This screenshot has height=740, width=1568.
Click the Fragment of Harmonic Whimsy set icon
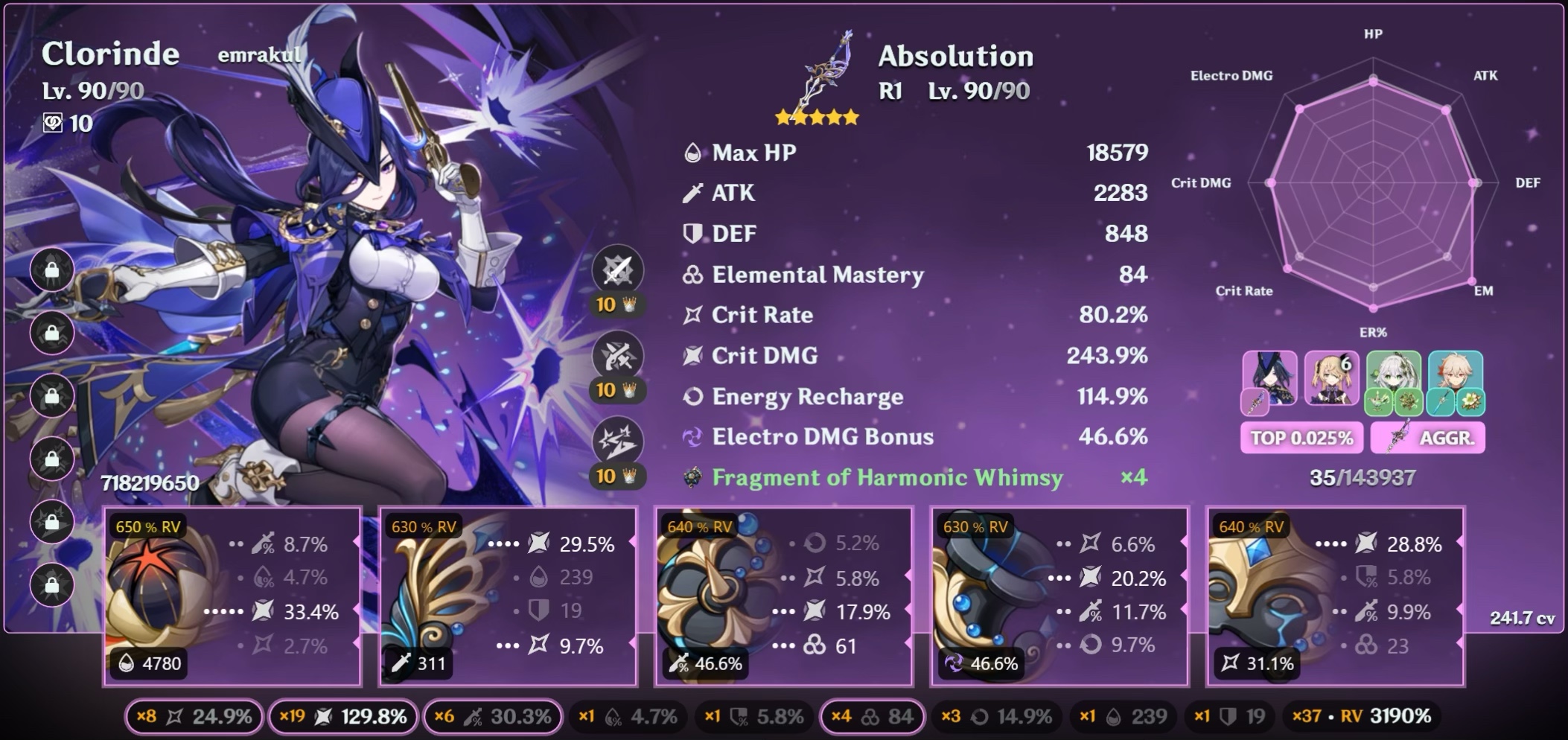coord(694,477)
